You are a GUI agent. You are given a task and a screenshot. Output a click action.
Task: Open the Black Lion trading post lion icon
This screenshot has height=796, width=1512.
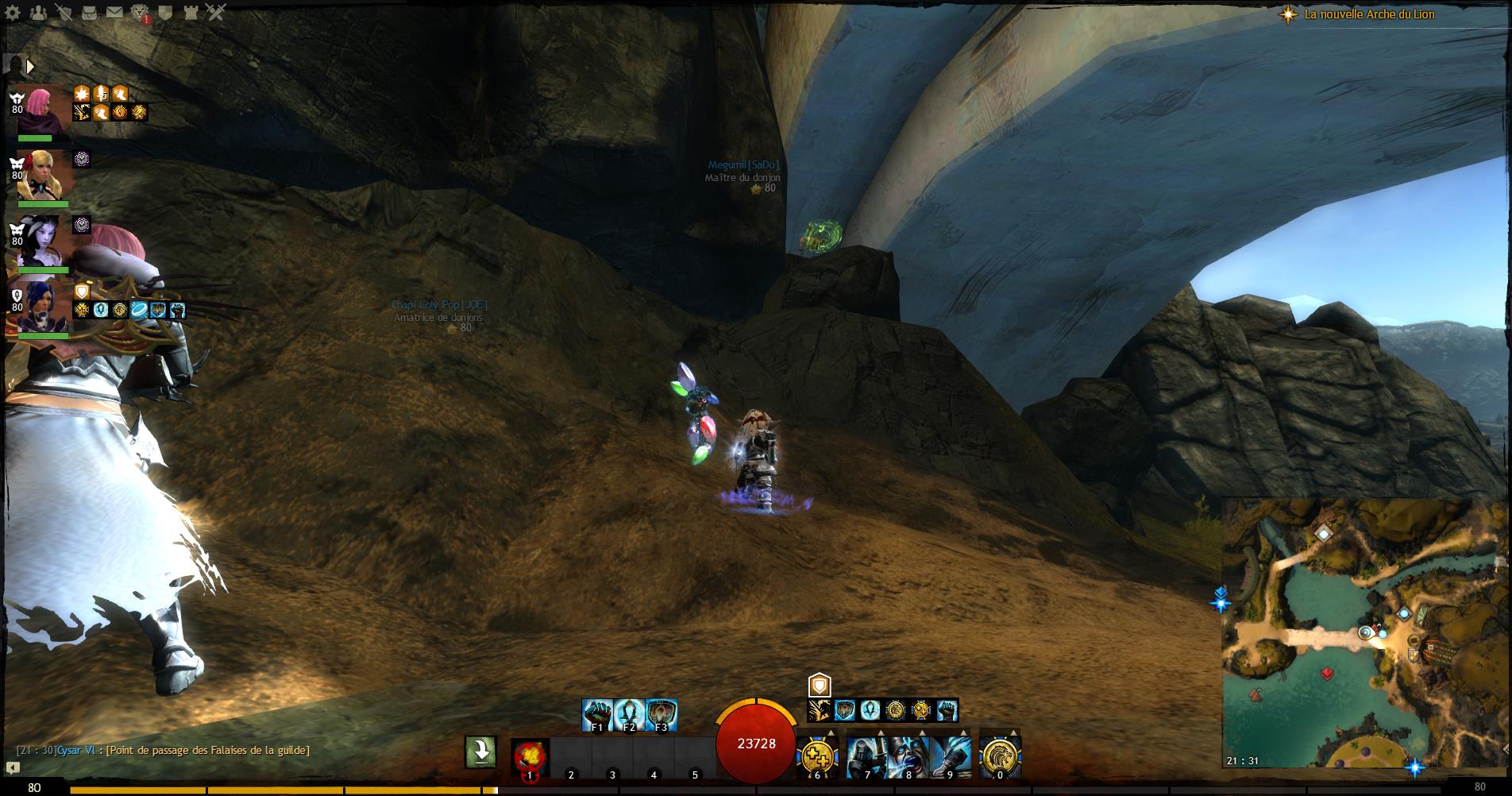click(x=140, y=12)
